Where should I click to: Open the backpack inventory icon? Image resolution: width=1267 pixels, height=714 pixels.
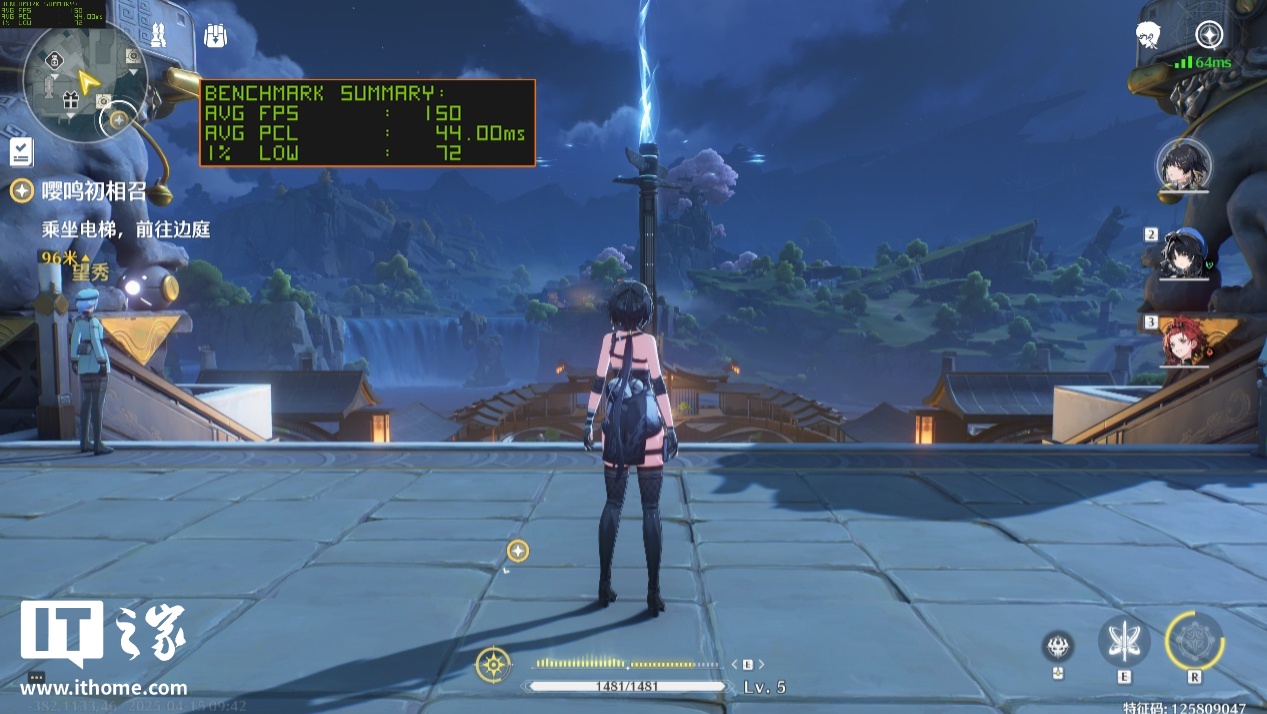tap(216, 36)
